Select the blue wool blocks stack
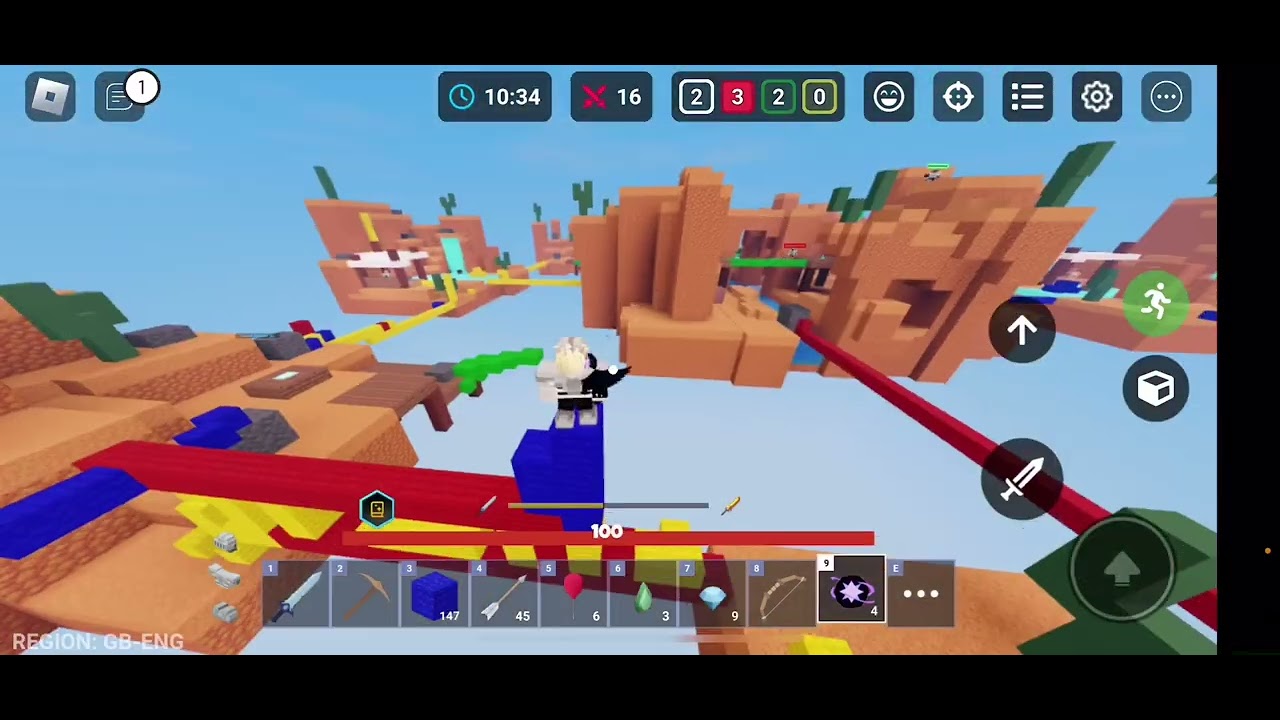The image size is (1280, 720). (x=434, y=594)
